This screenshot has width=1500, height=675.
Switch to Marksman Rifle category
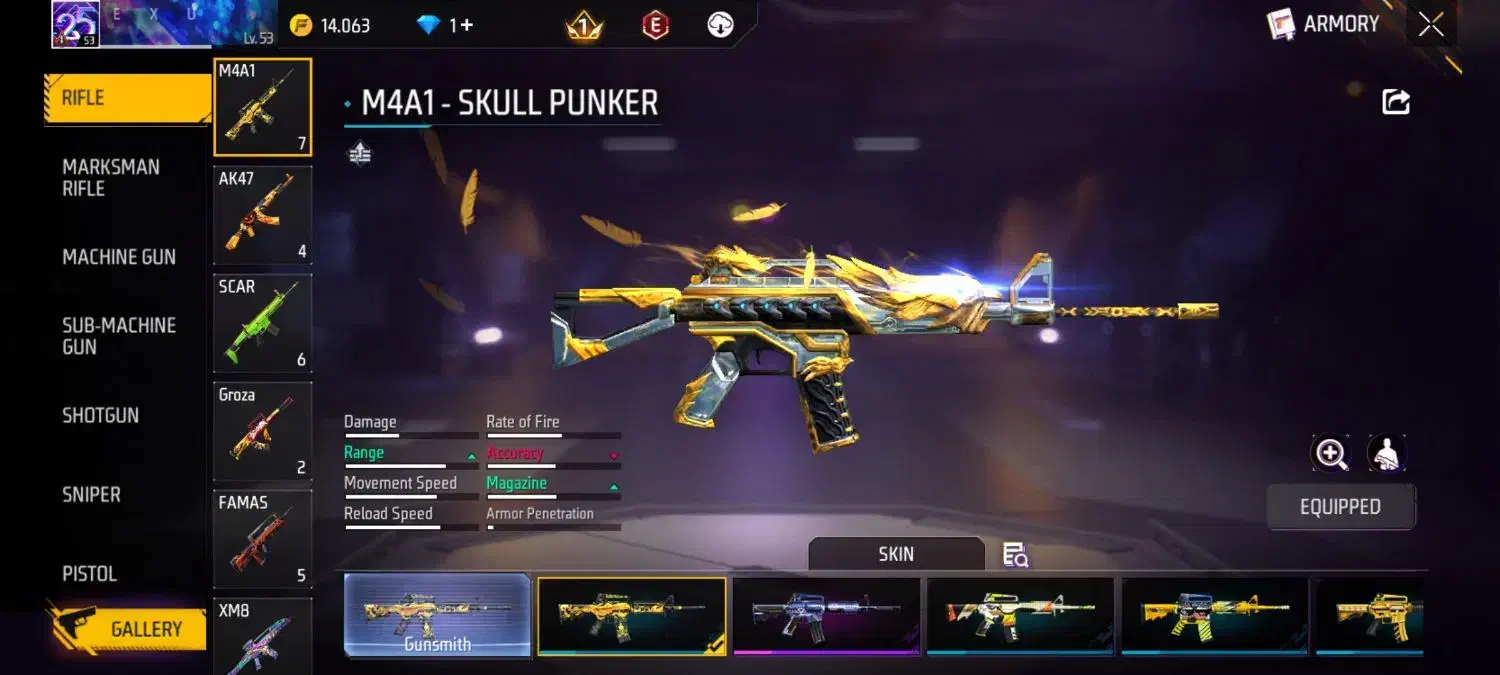coord(111,177)
